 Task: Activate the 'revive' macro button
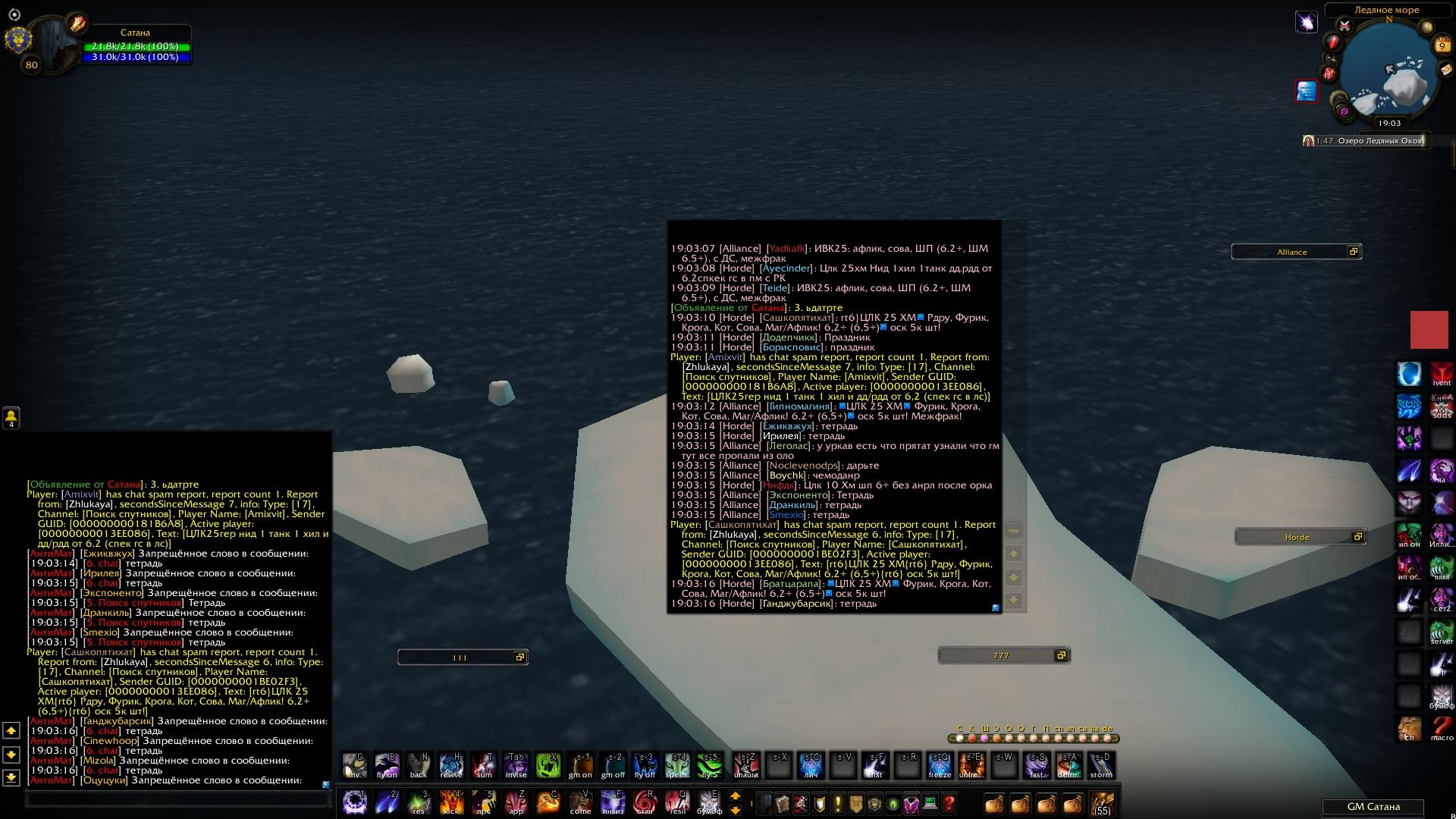[451, 766]
